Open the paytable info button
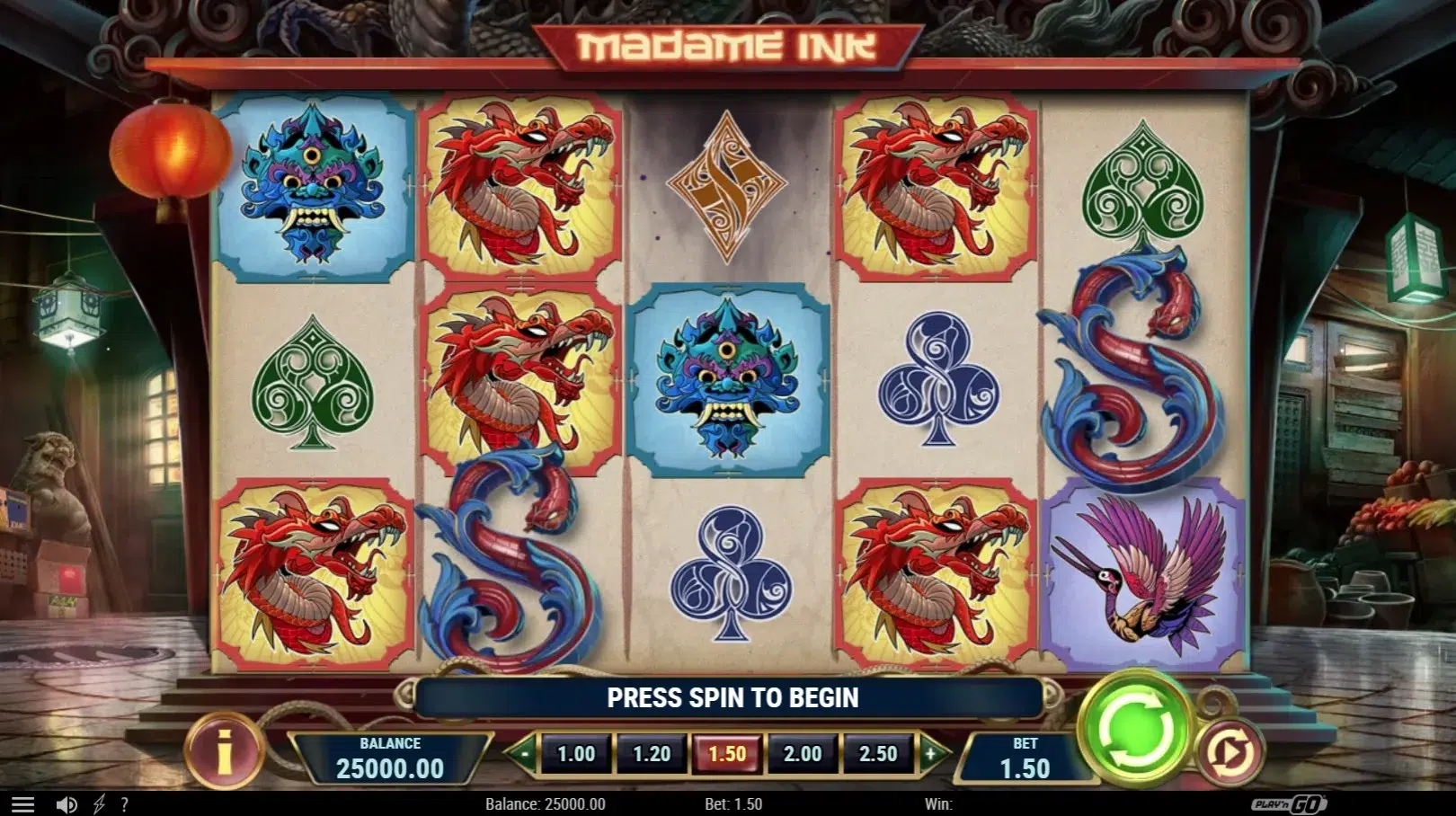This screenshot has width=1456, height=816. coord(224,750)
